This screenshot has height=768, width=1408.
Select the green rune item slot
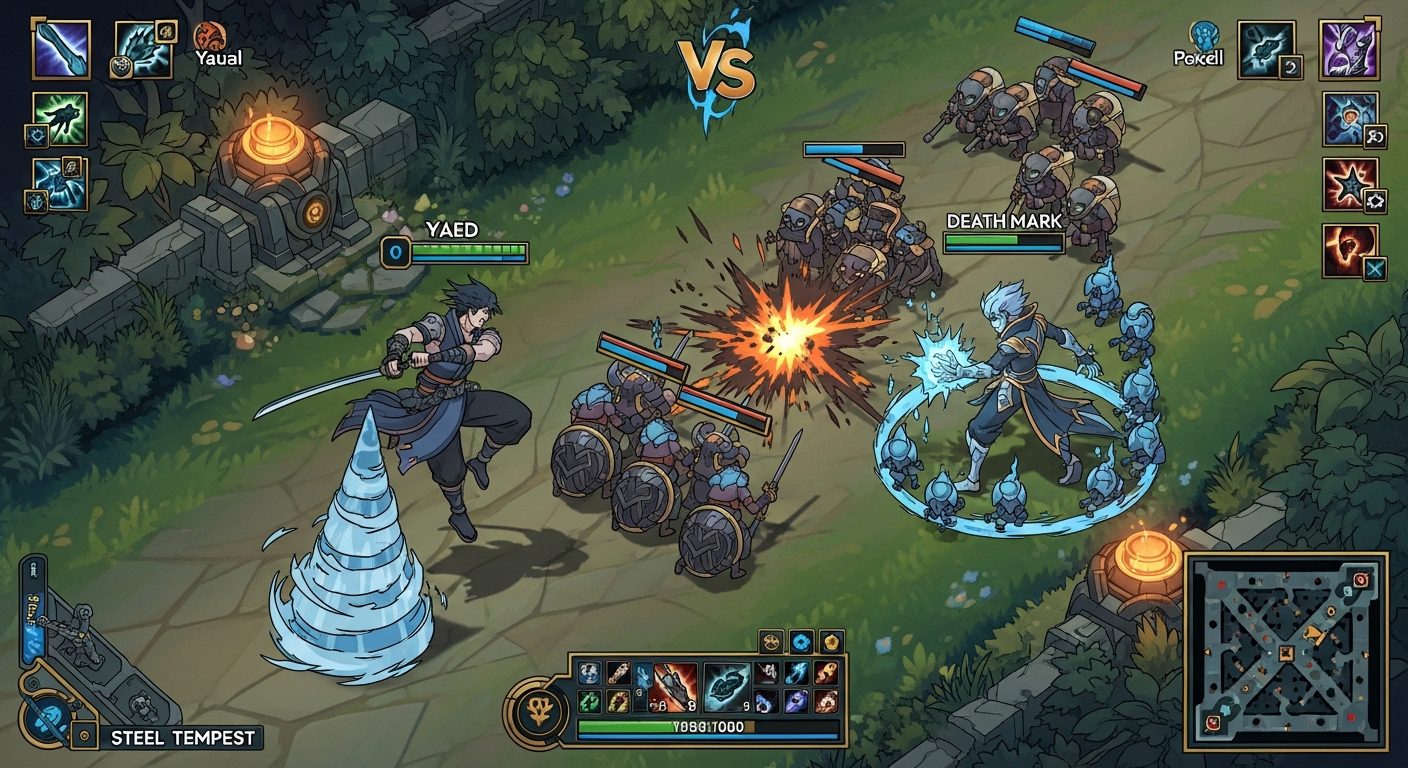point(587,700)
